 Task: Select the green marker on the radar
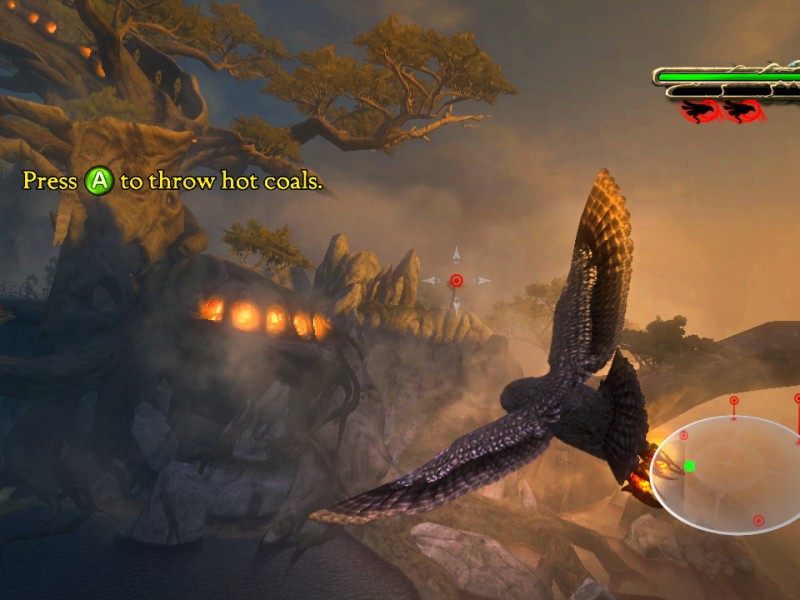coord(689,465)
